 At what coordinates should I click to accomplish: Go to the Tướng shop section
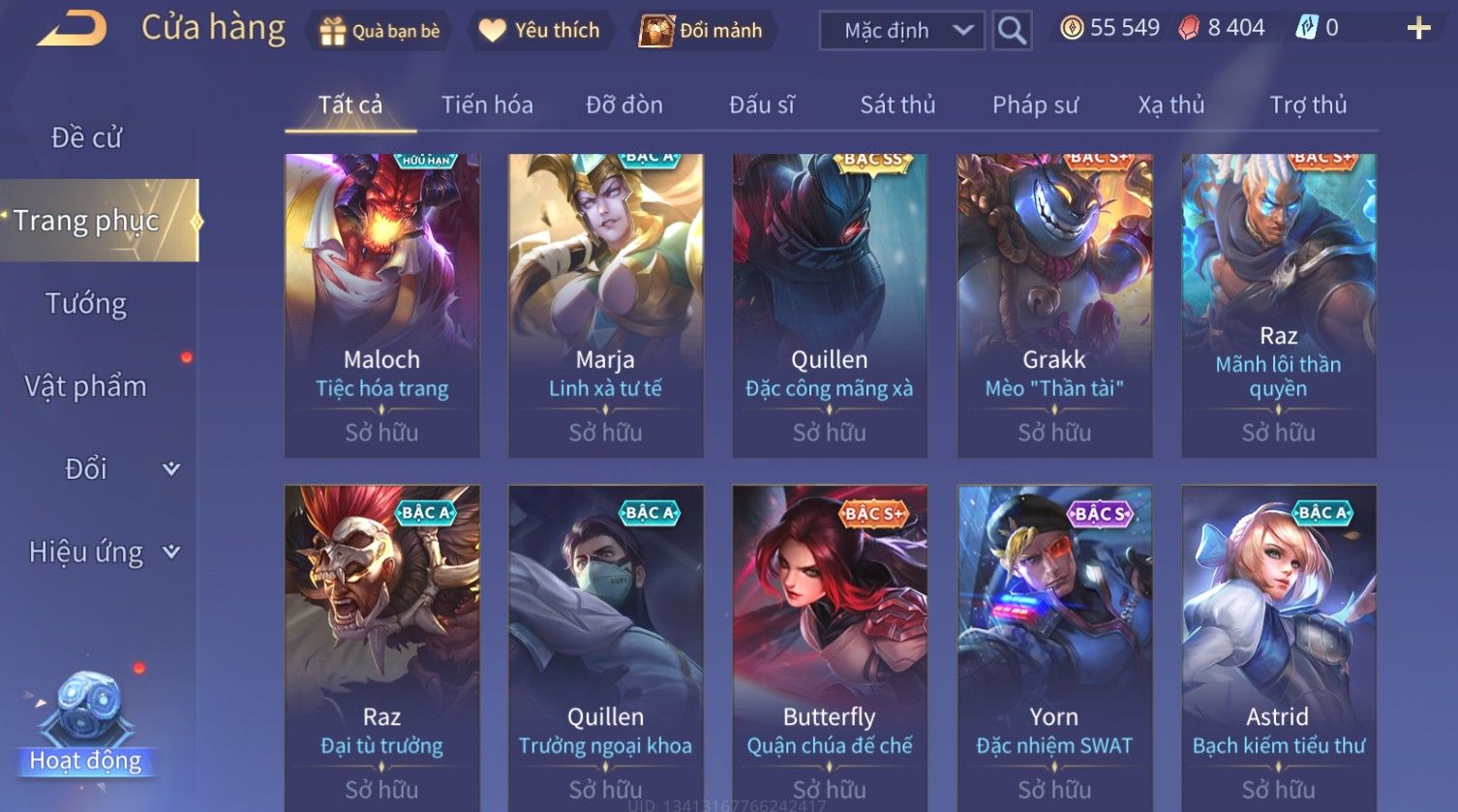coord(86,304)
